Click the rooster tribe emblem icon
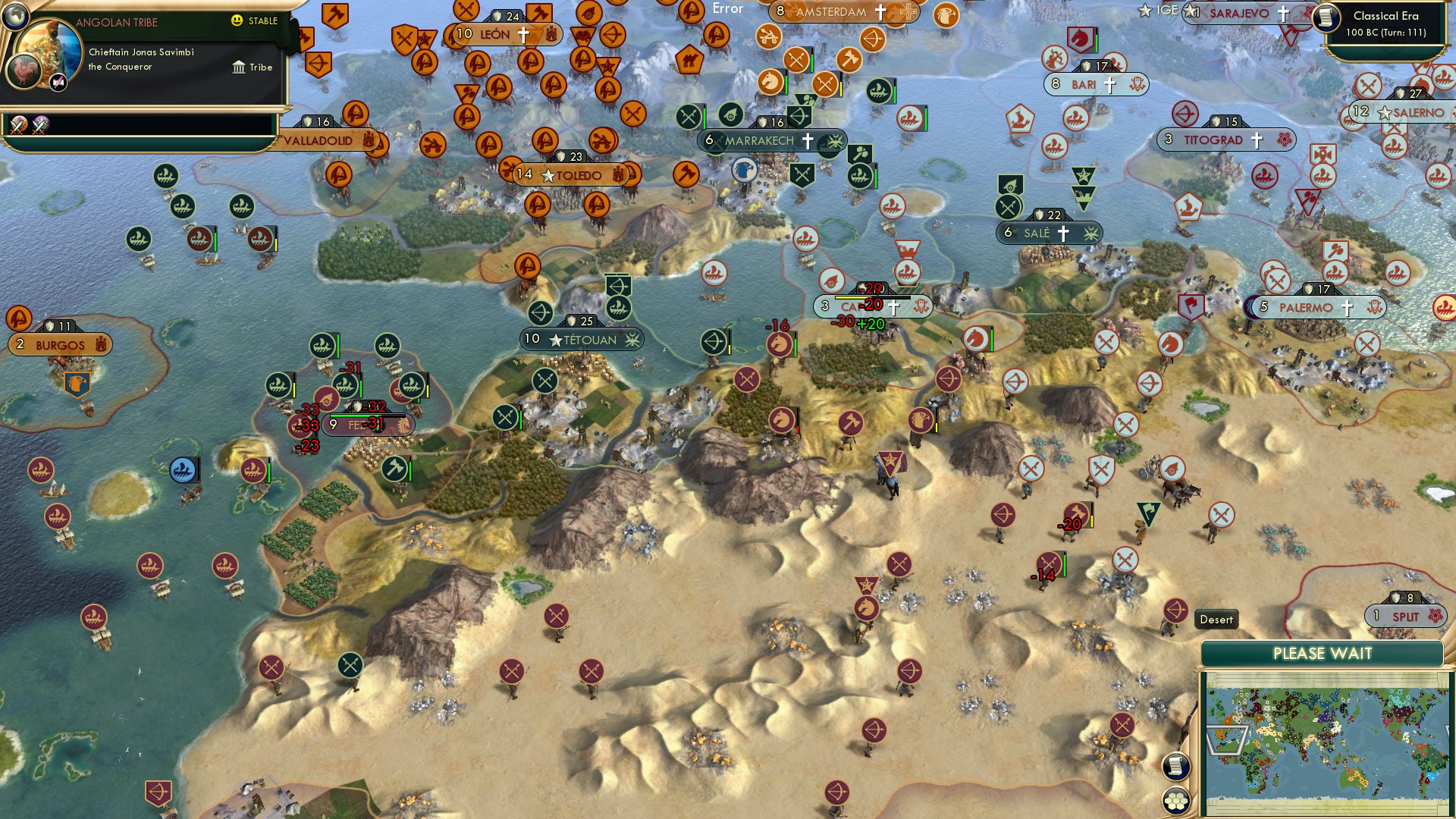 point(22,72)
